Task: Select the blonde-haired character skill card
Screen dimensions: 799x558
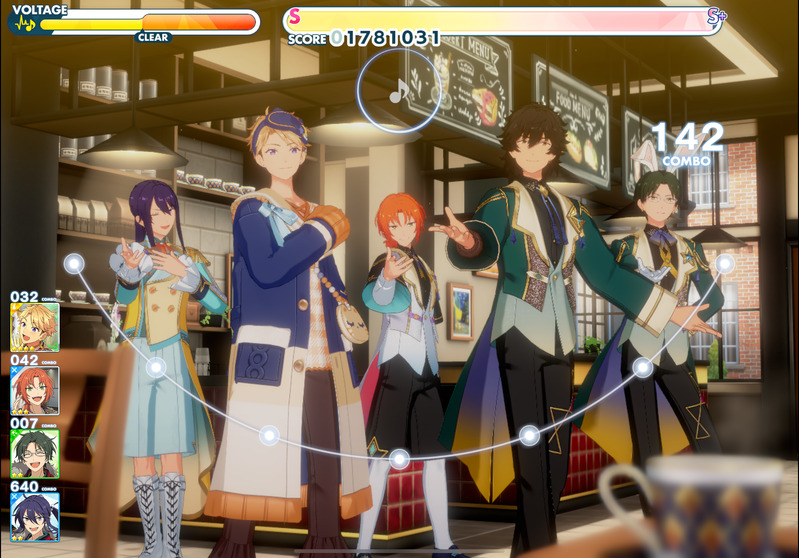Action: pyautogui.click(x=35, y=327)
